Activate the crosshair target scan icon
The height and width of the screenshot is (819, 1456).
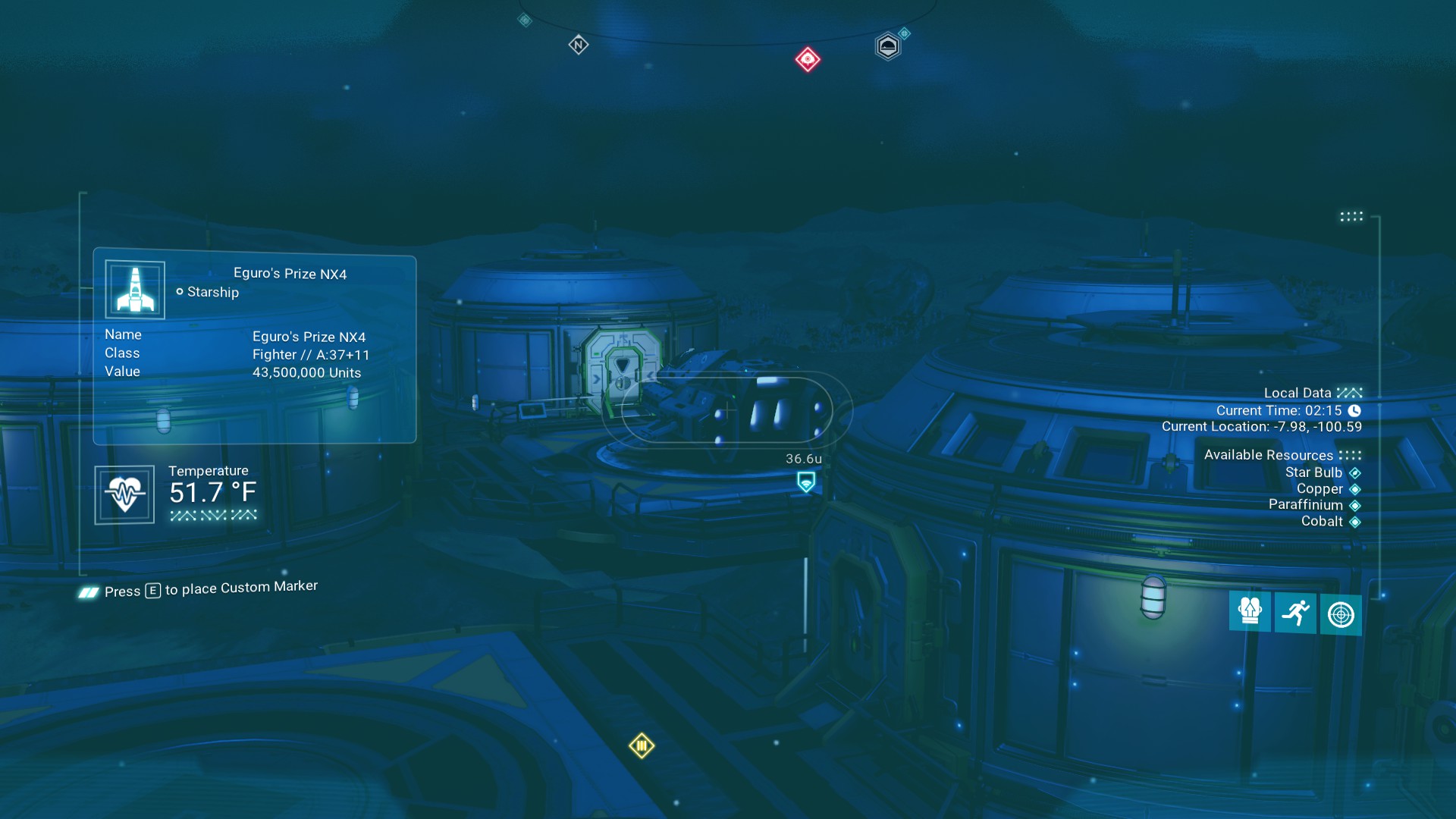click(x=1341, y=614)
